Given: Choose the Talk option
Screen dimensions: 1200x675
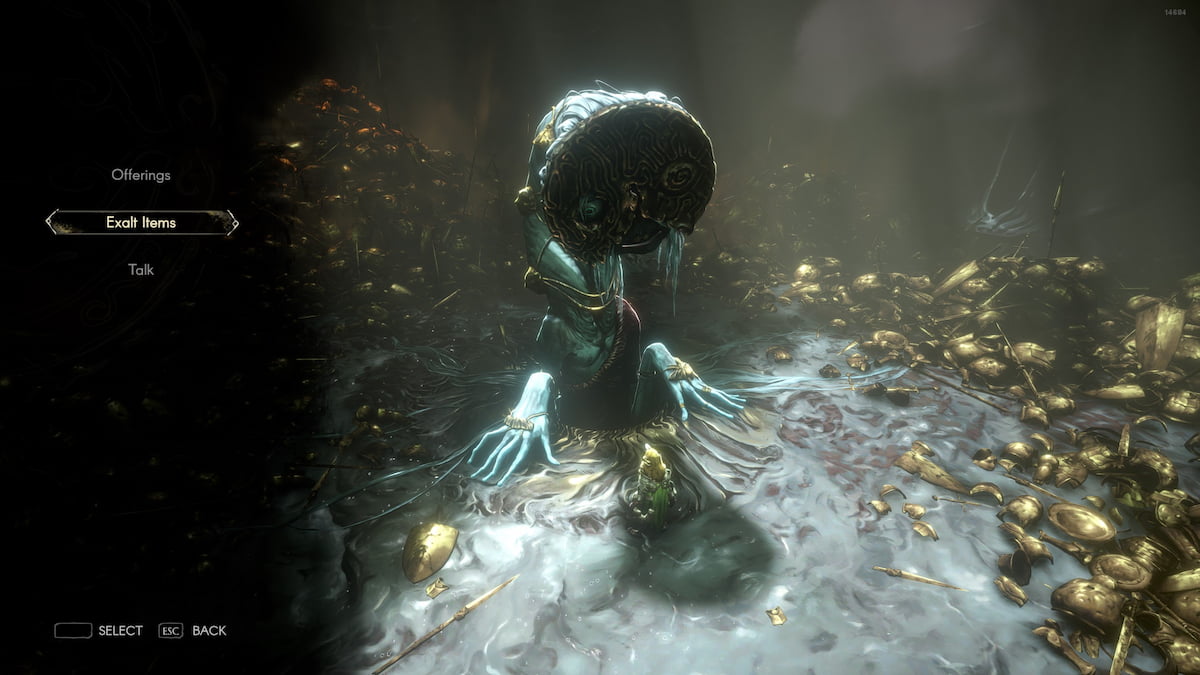Looking at the screenshot, I should [141, 269].
